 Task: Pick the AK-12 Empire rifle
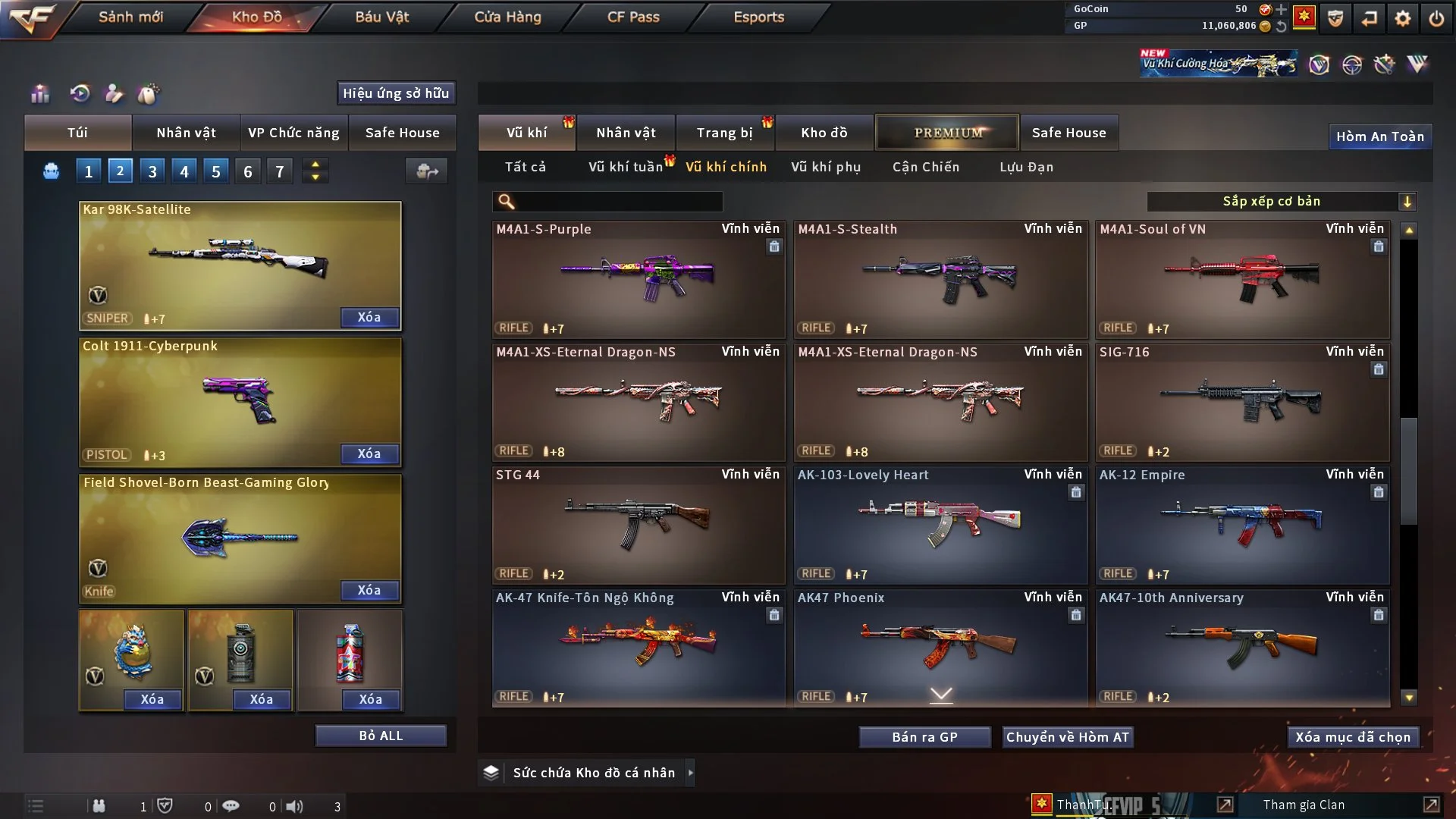tap(1241, 525)
